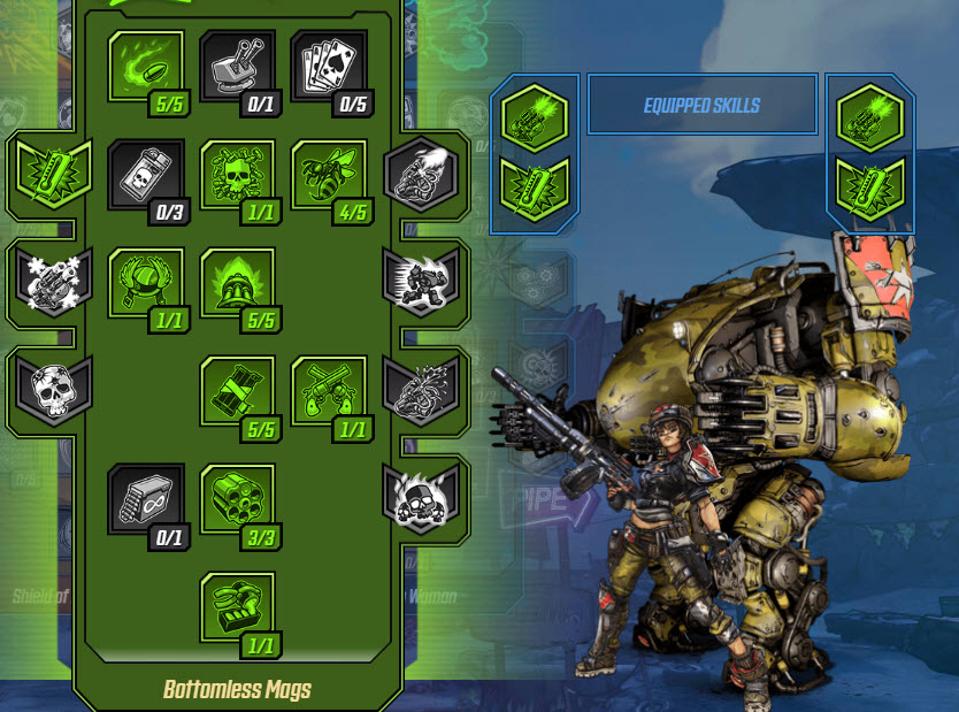Click the green skull skill at 1/1
Screen dimensions: 959x712
point(237,175)
